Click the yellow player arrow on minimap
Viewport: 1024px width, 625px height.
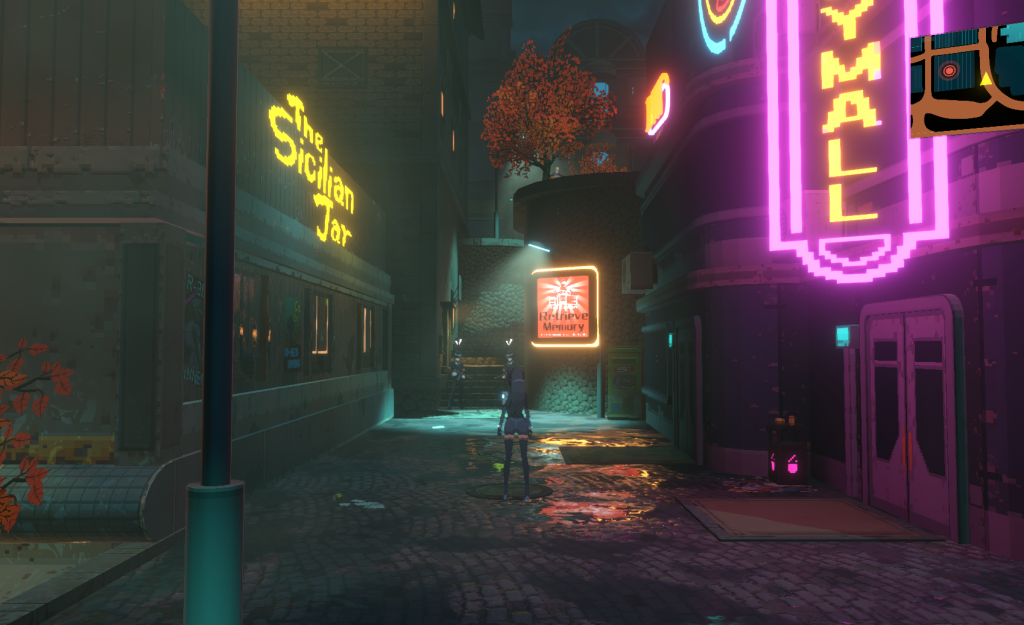pyautogui.click(x=987, y=77)
